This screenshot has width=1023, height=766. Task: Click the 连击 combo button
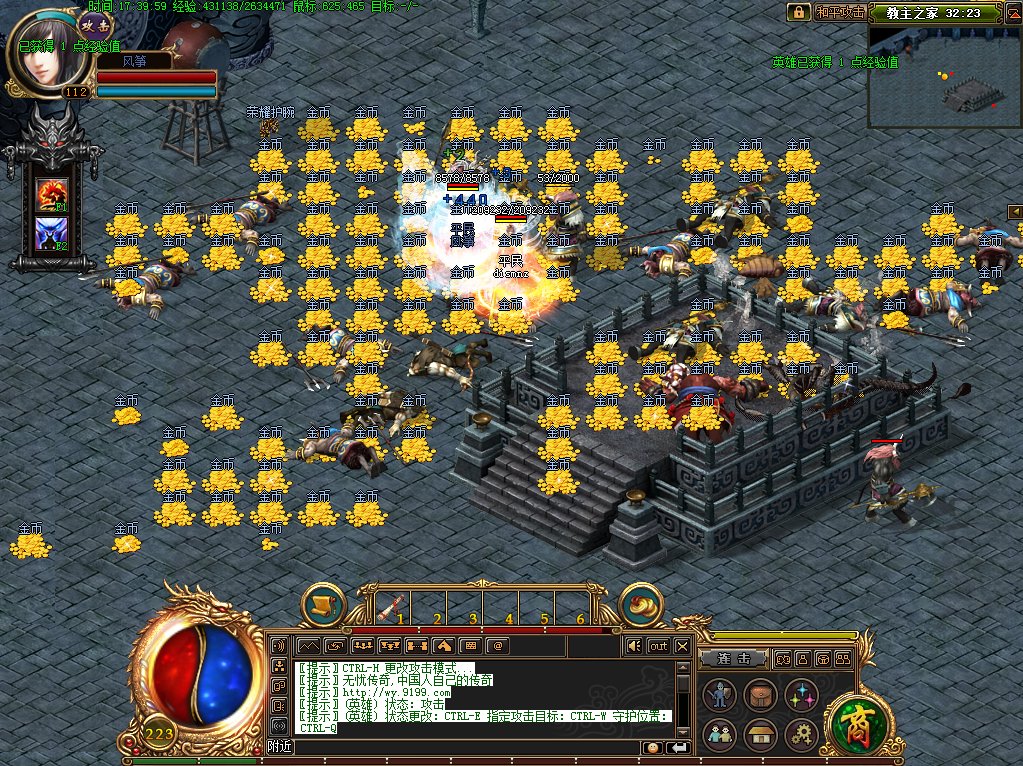click(734, 659)
